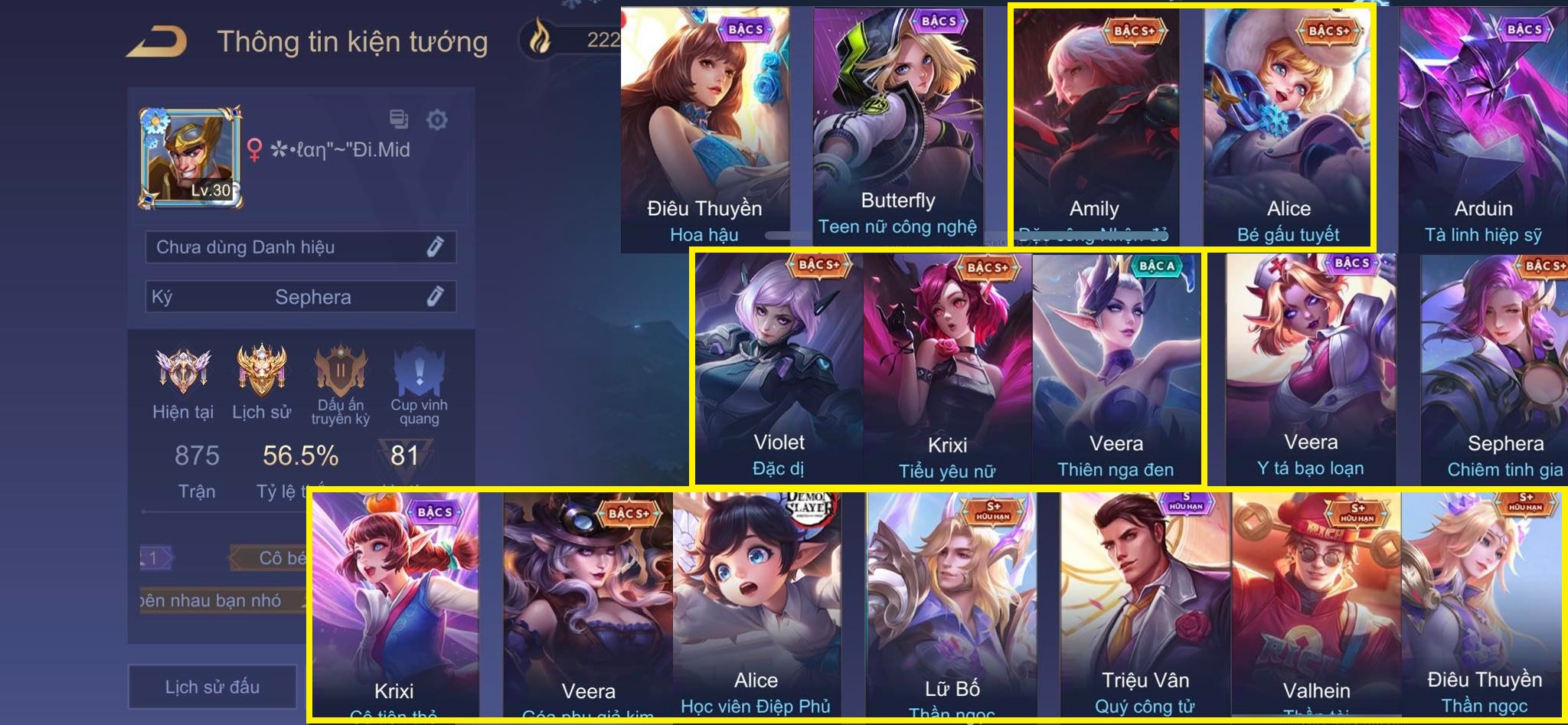Open the Dấu ấn truyền kỳ badge

(341, 370)
